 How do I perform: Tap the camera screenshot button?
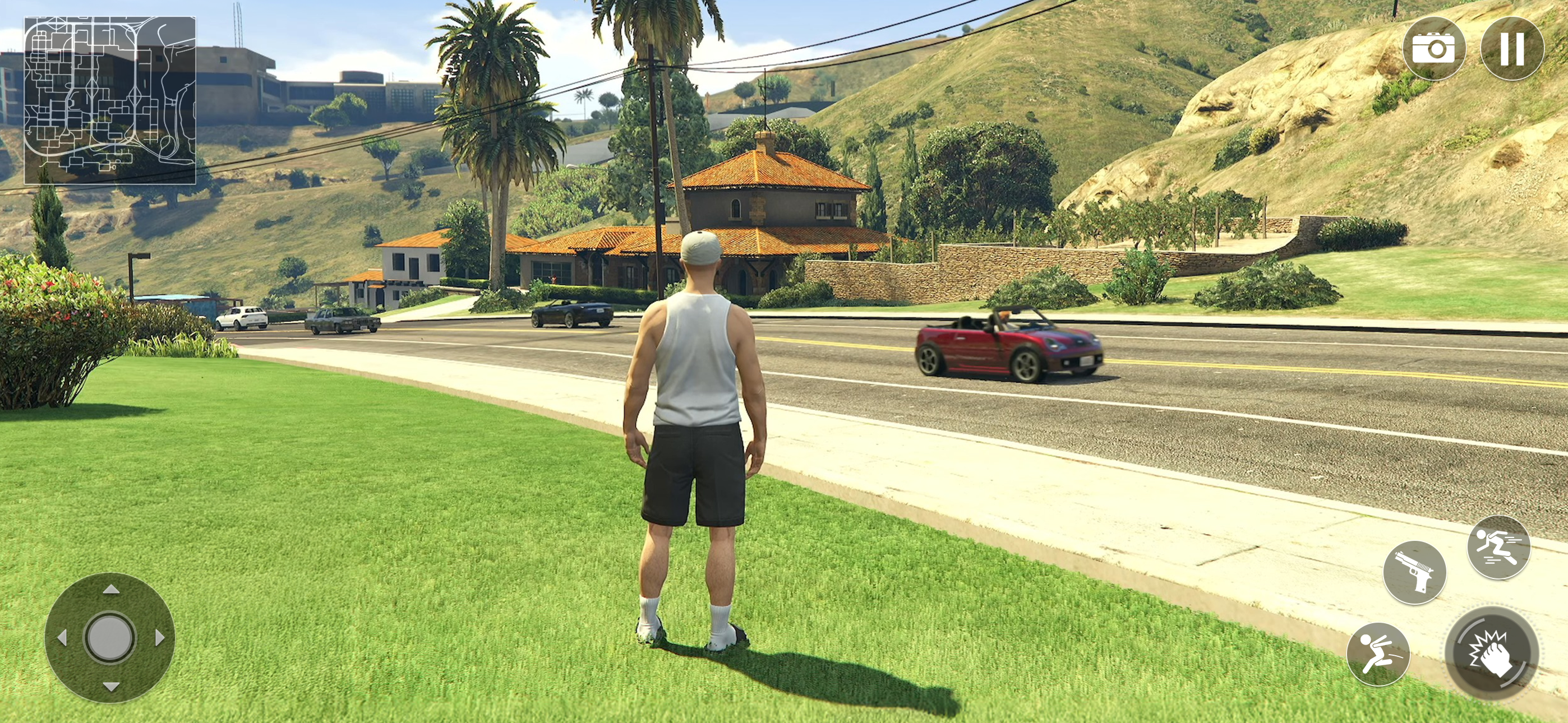[1433, 48]
